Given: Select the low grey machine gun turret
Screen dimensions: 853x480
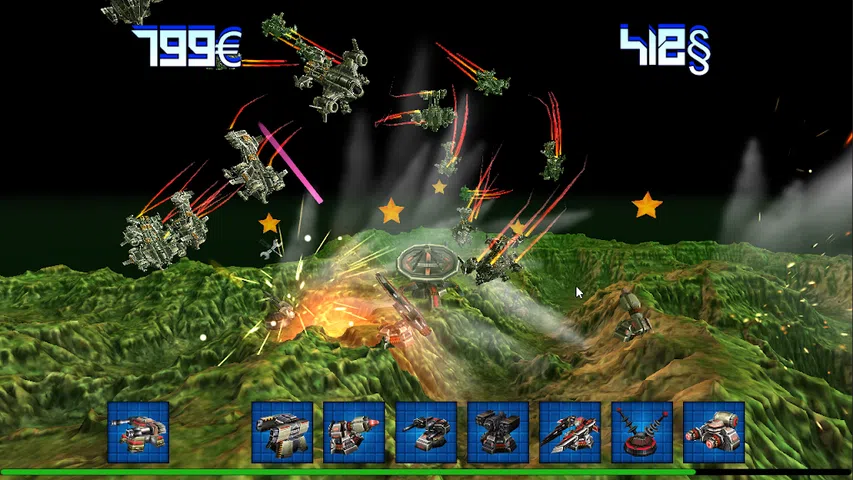Looking at the screenshot, I should [x=426, y=432].
